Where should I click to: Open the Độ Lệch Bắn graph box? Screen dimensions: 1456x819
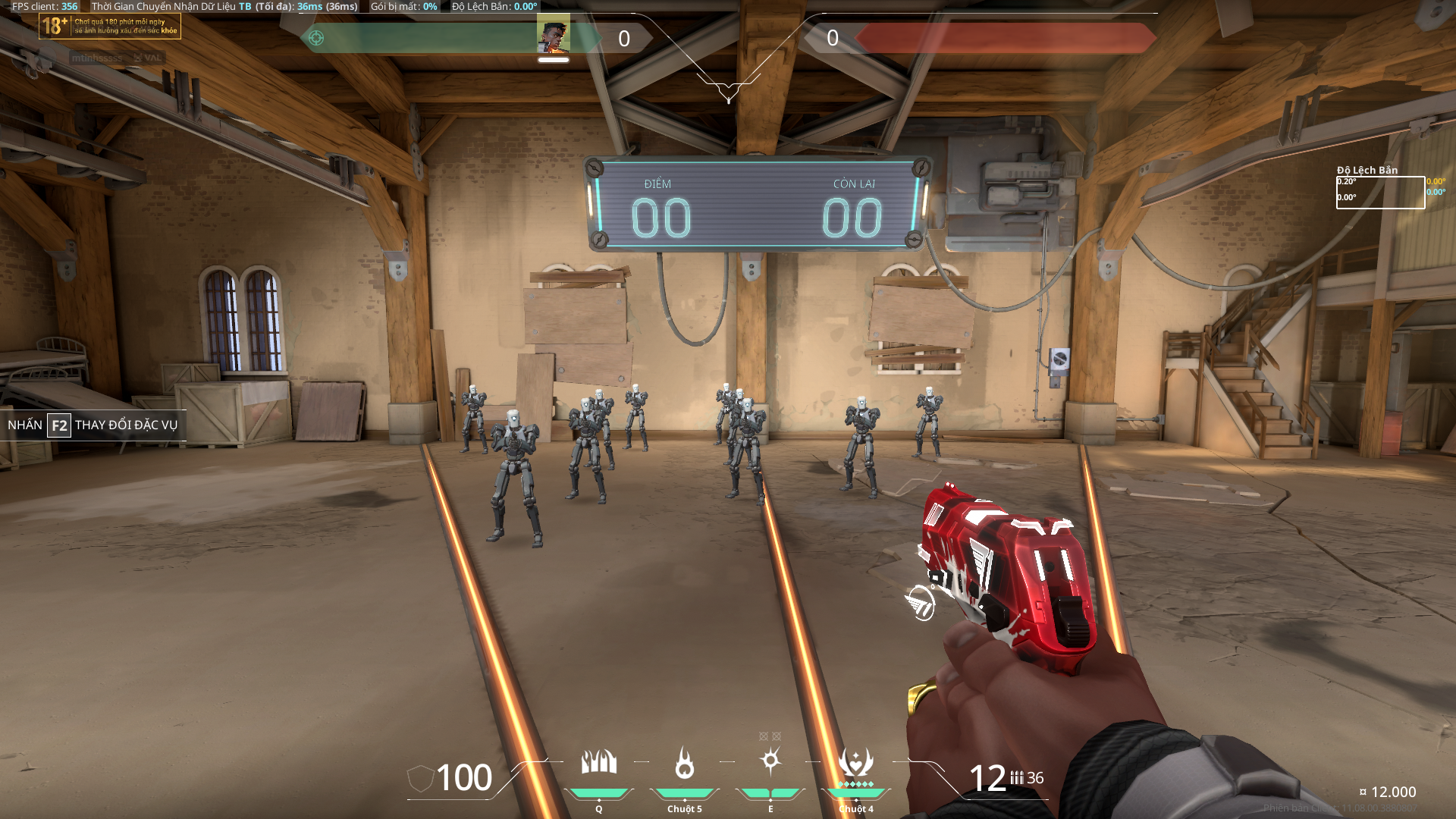click(x=1379, y=193)
